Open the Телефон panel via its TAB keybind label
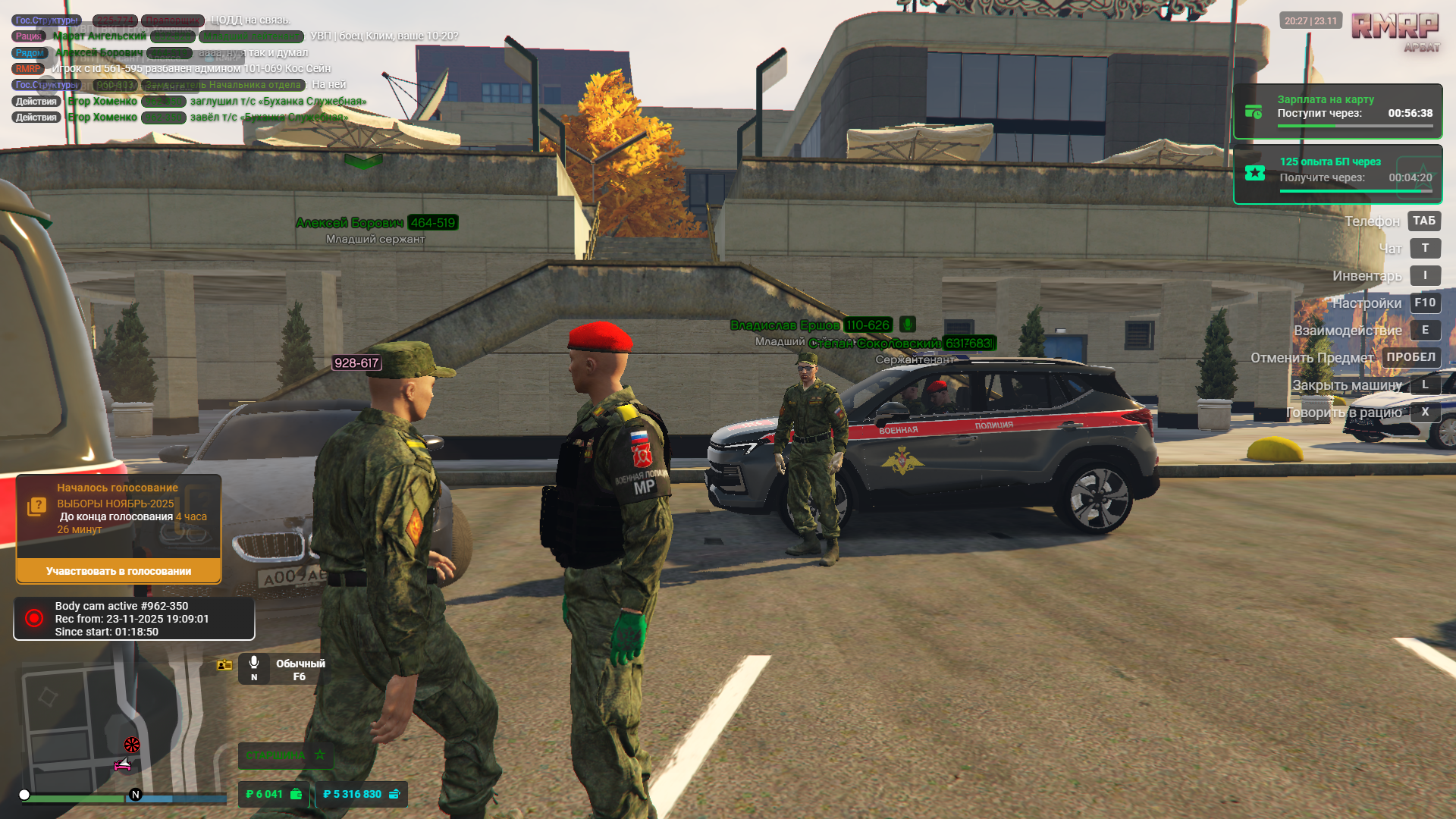Image resolution: width=1456 pixels, height=819 pixels. tap(1425, 221)
